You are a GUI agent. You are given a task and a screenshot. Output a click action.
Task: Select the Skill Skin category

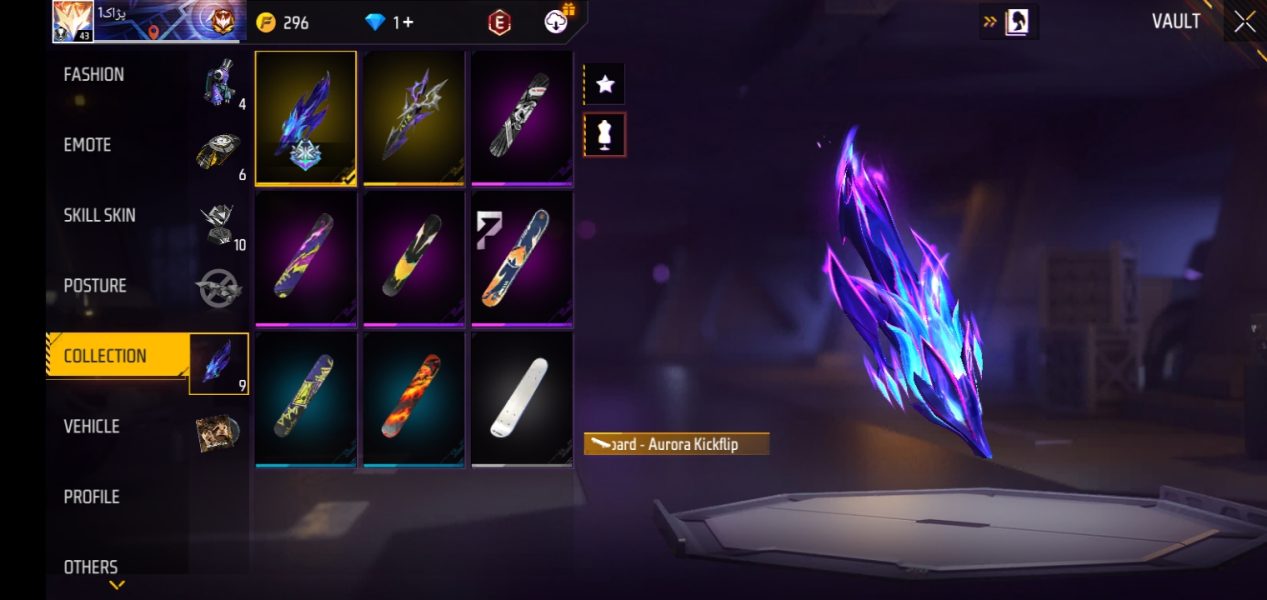click(x=100, y=215)
